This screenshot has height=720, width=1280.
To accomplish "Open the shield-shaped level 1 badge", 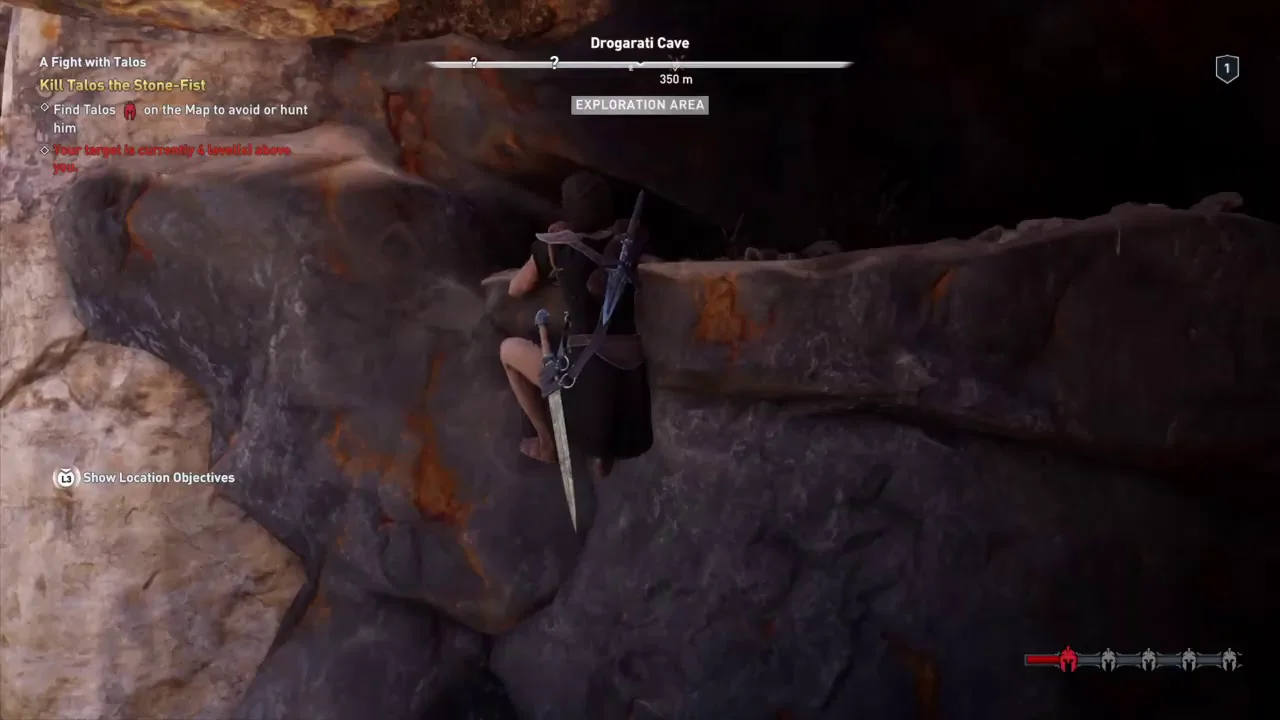I will pos(1227,68).
